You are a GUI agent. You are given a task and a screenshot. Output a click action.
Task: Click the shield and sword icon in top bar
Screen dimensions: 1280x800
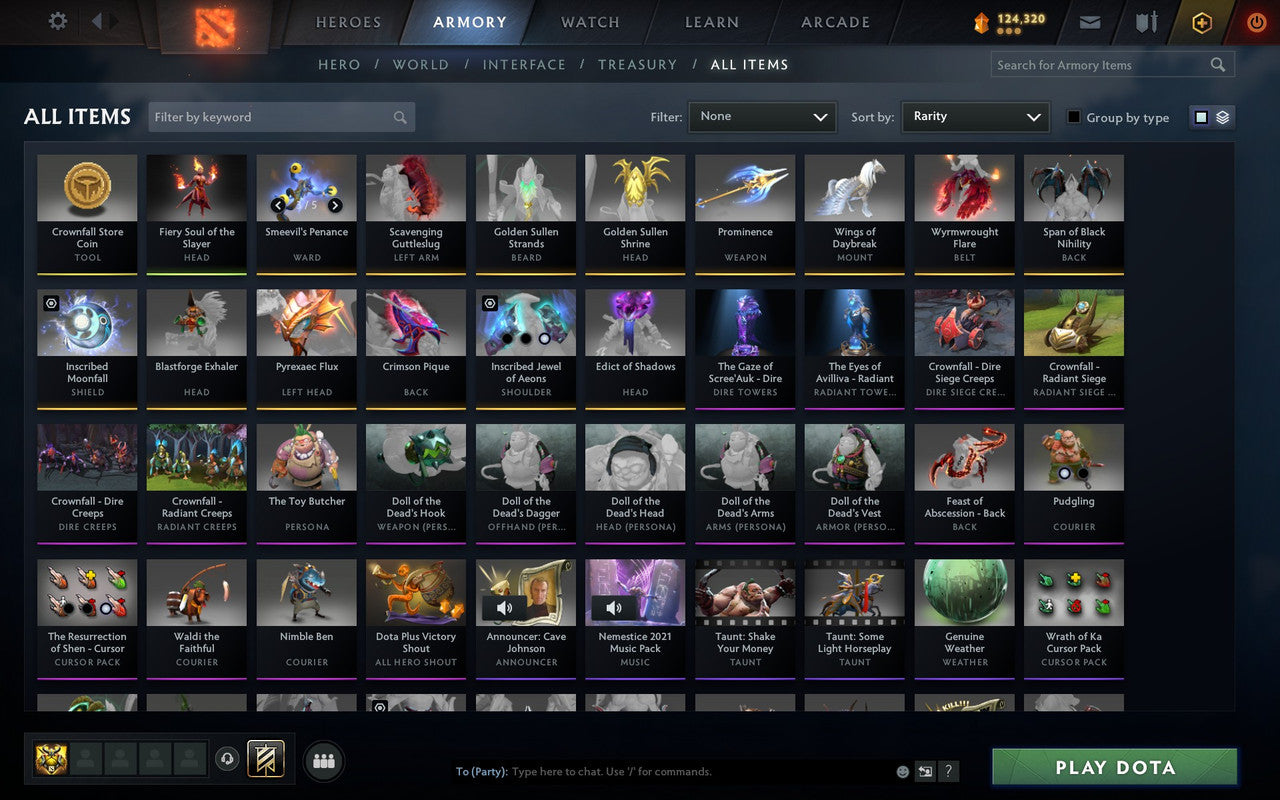tap(1144, 21)
